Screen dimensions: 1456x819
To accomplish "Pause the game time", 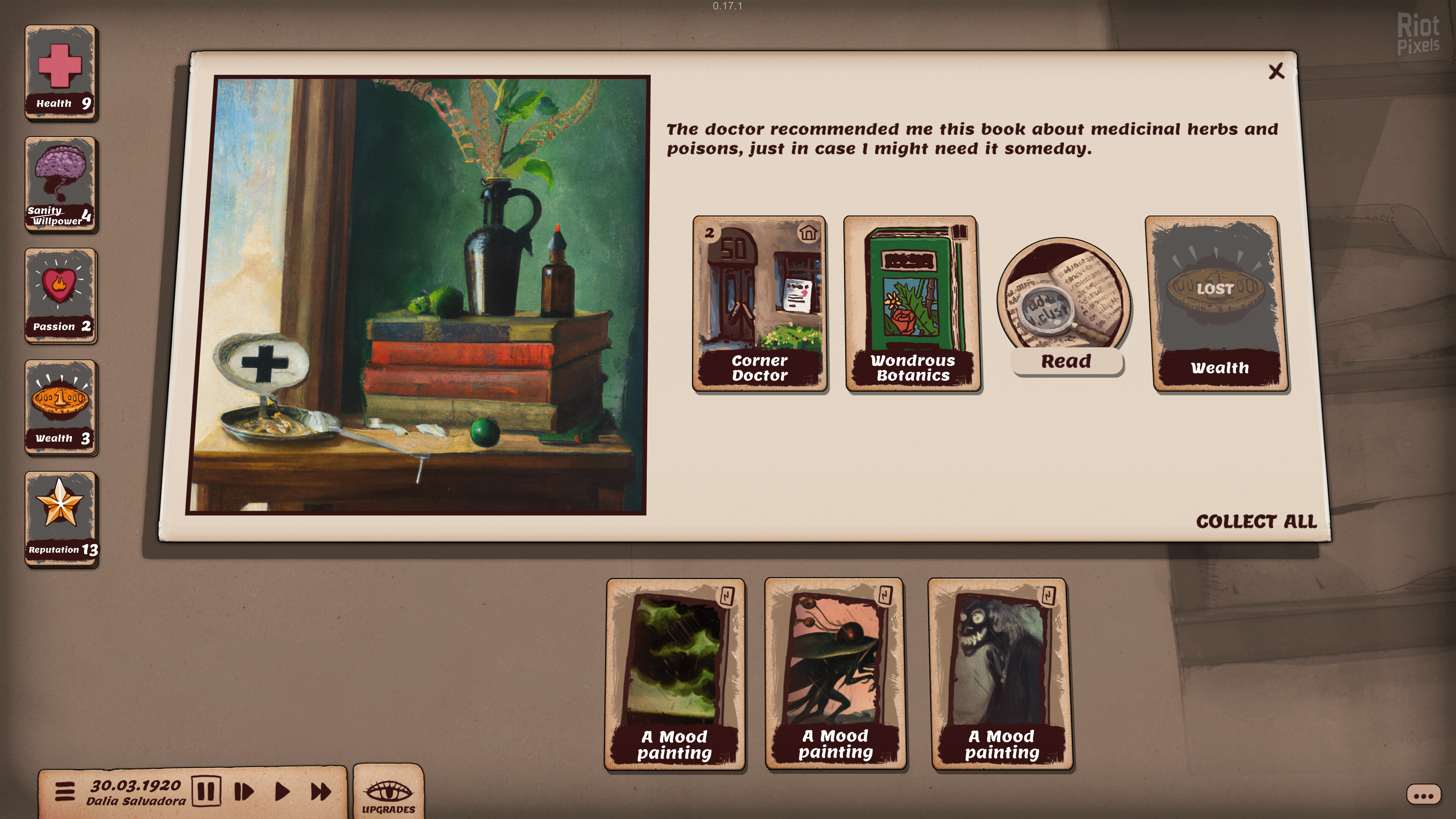I will pyautogui.click(x=206, y=791).
